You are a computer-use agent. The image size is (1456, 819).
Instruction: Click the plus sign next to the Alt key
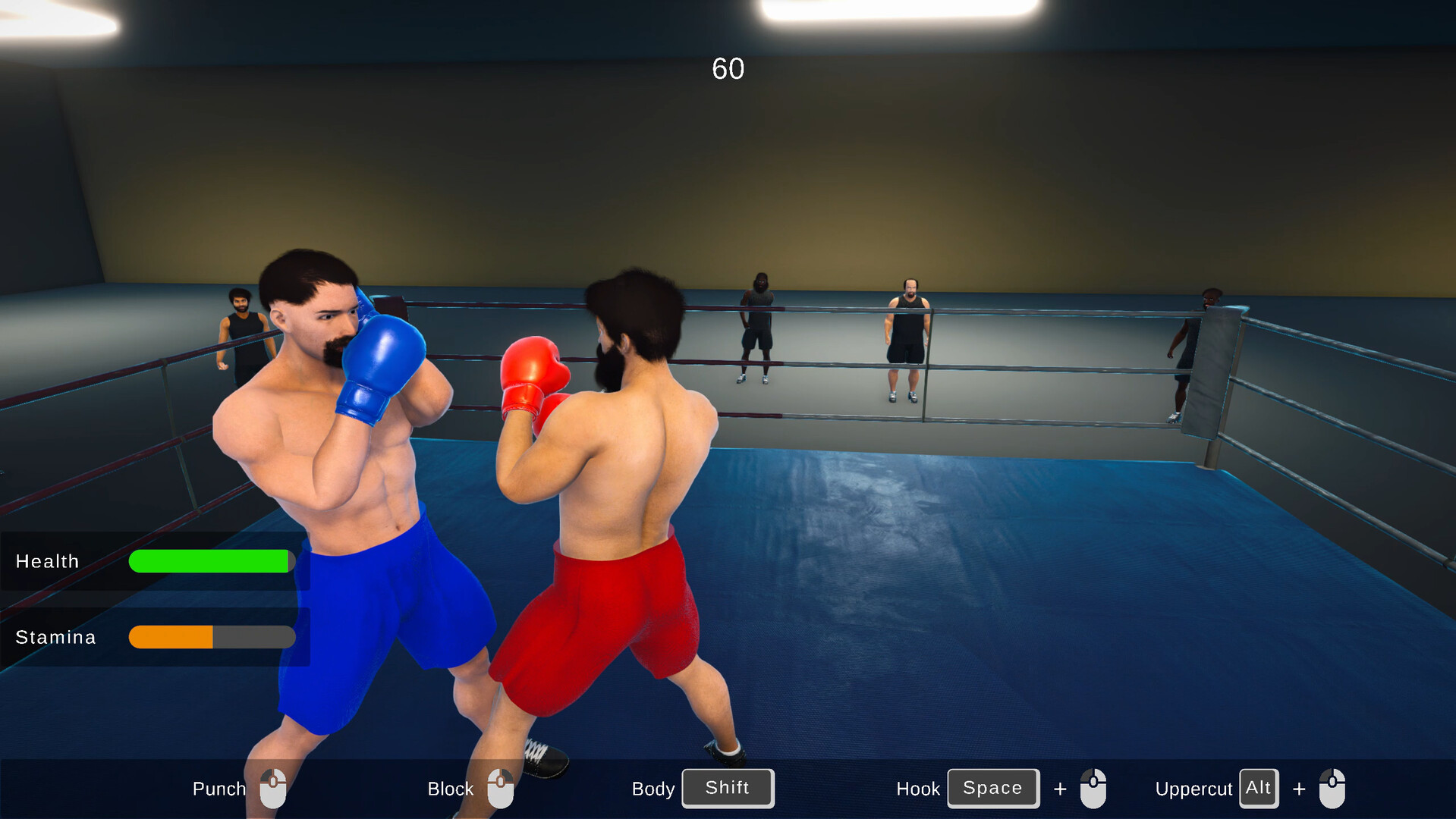pos(1299,789)
